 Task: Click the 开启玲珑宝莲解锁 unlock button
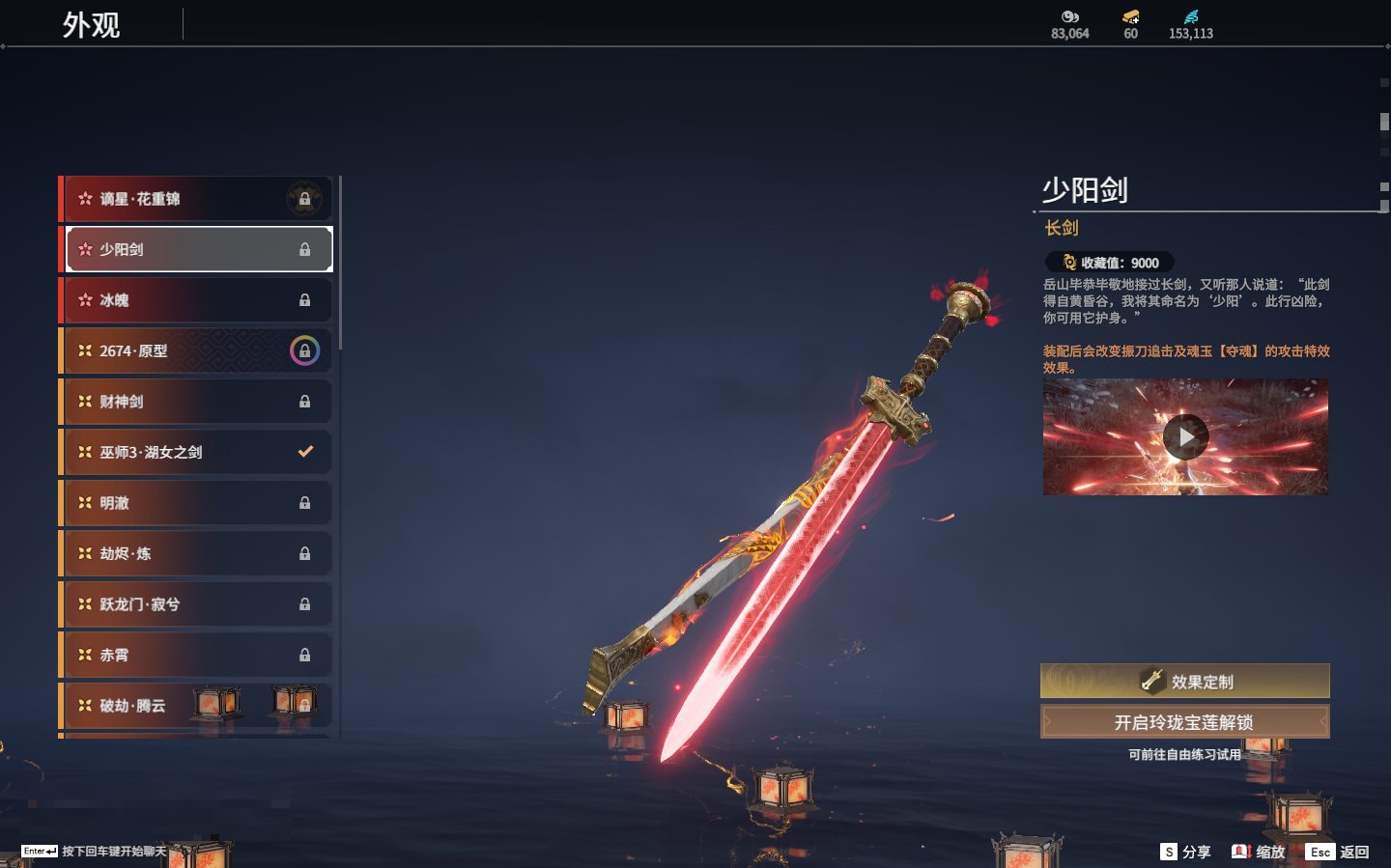pyautogui.click(x=1184, y=722)
